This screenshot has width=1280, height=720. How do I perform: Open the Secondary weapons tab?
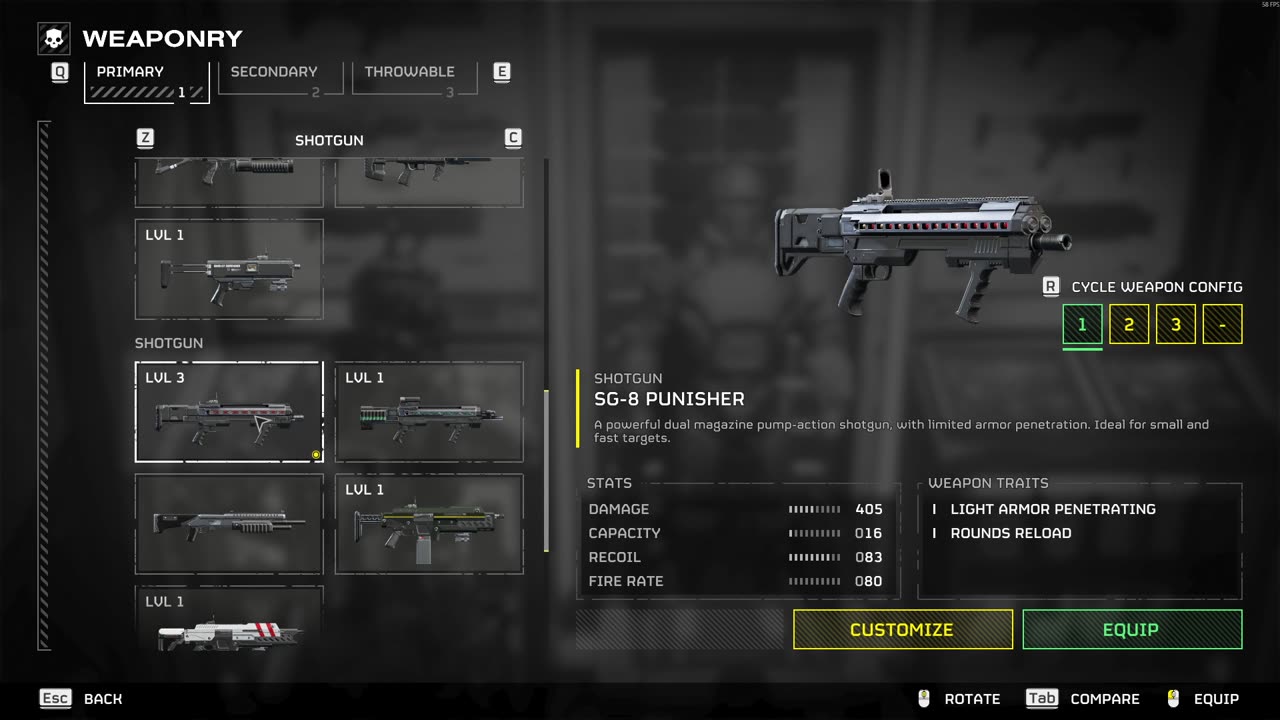pos(280,79)
